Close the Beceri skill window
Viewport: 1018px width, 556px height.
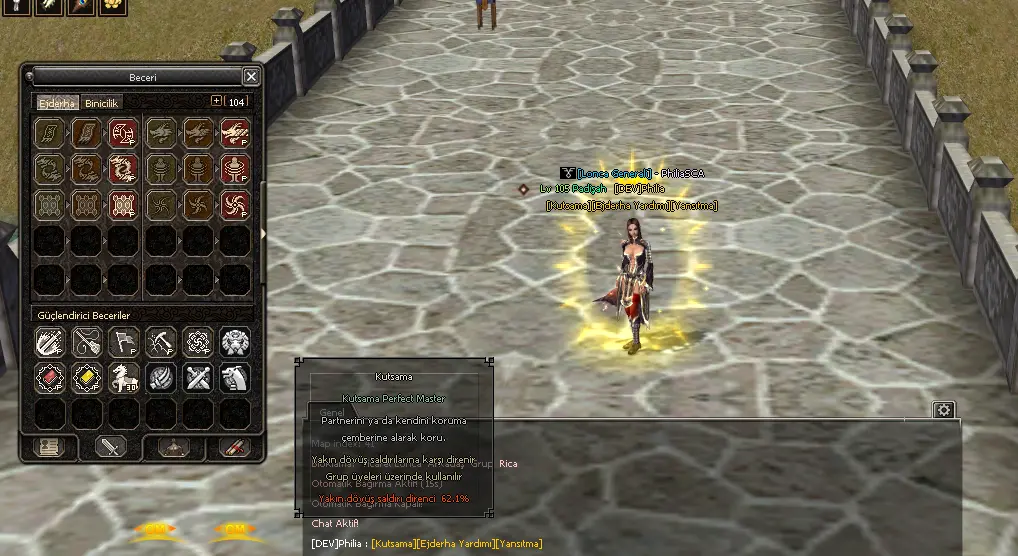click(251, 76)
